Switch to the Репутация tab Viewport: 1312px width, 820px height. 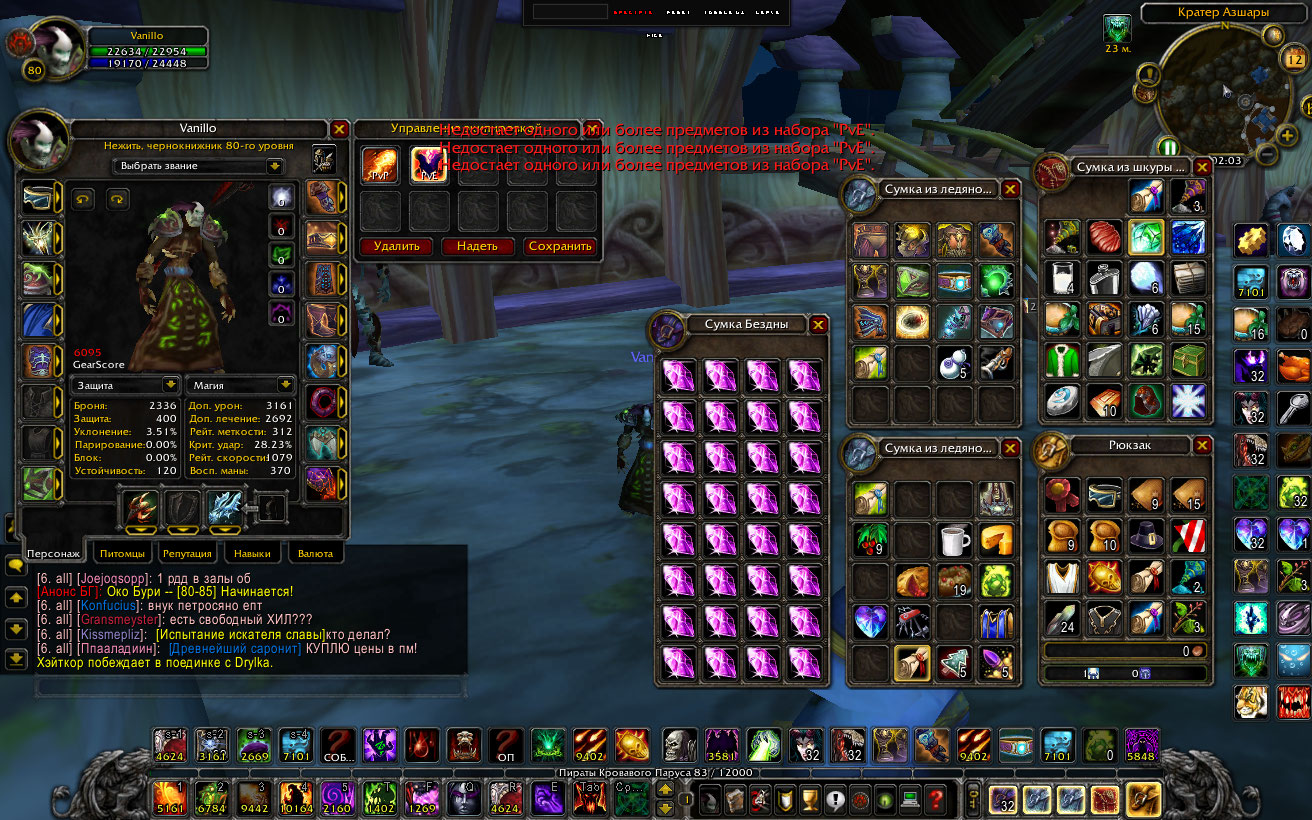click(187, 553)
